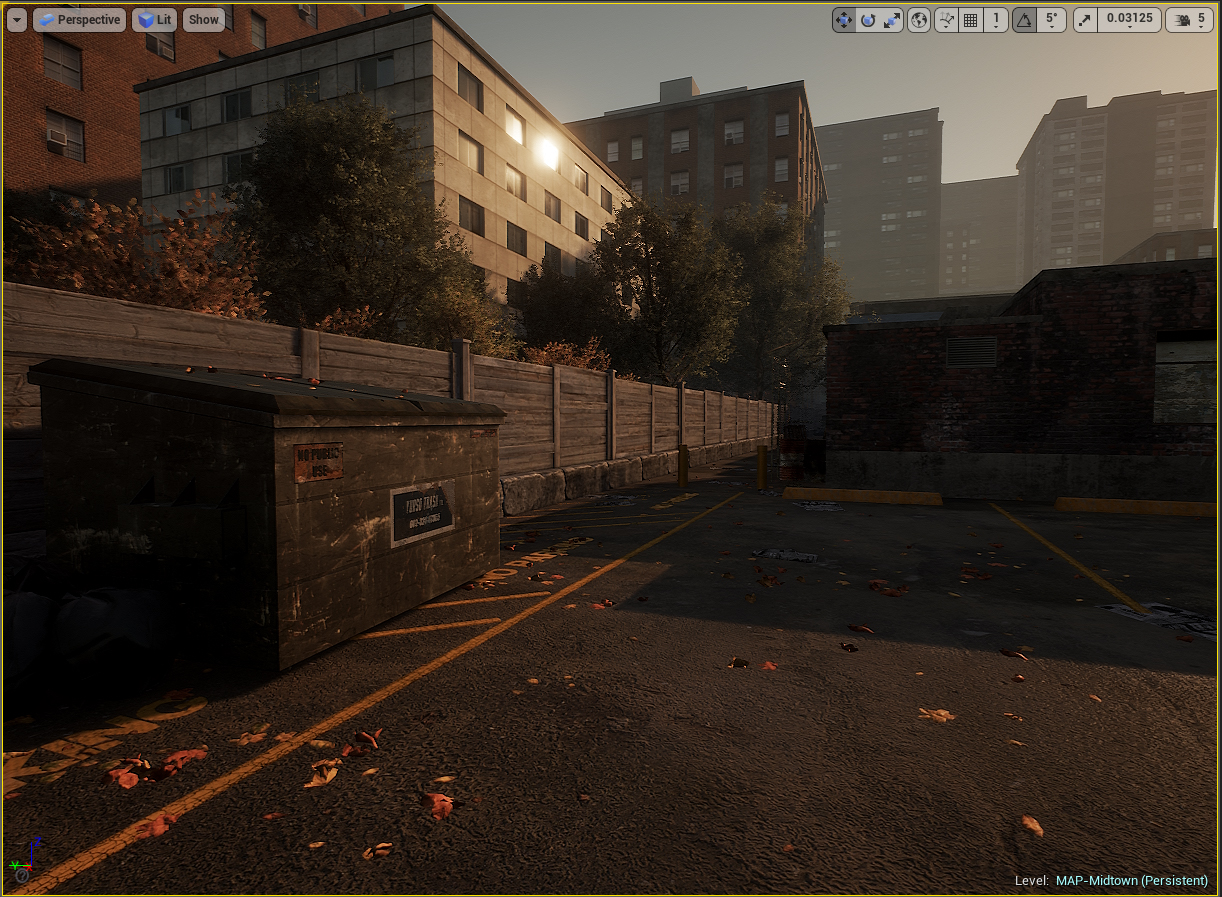Select the scale gizmo tool
The width and height of the screenshot is (1222, 897).
(x=892, y=20)
